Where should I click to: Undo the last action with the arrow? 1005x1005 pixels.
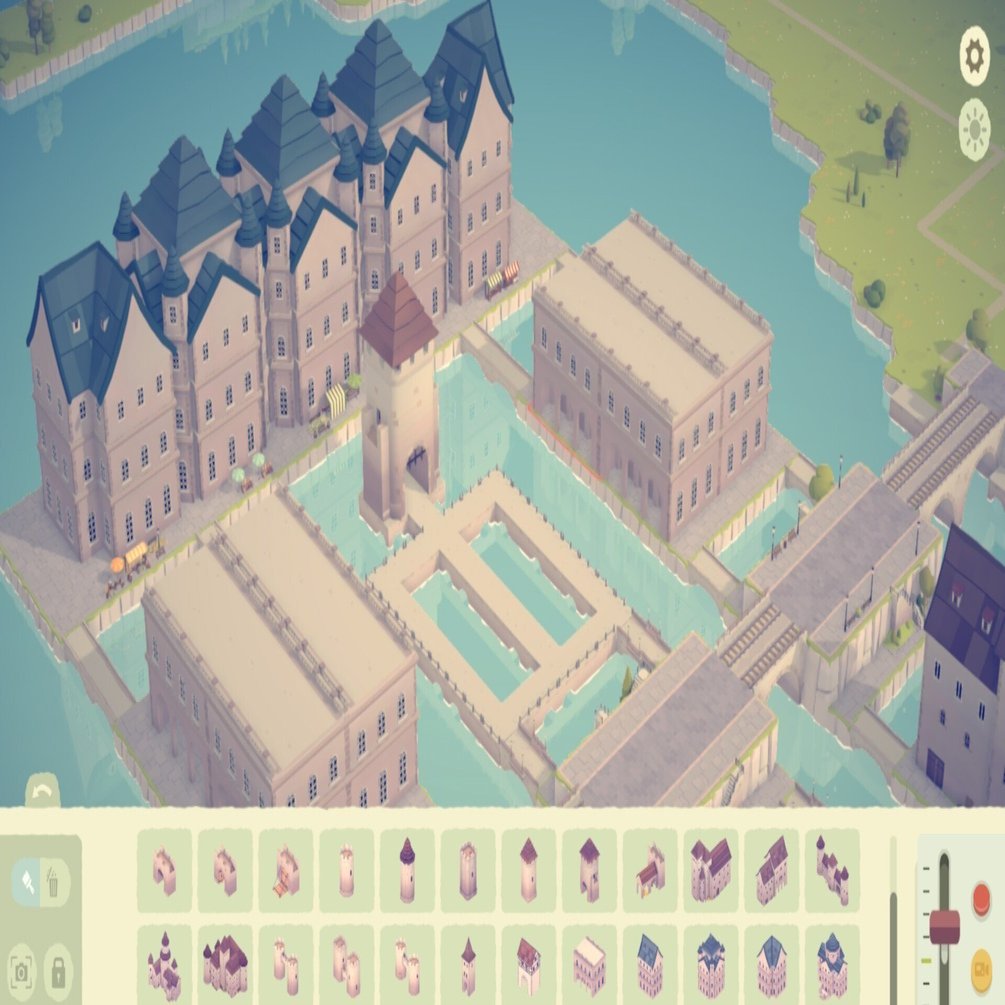[x=42, y=792]
